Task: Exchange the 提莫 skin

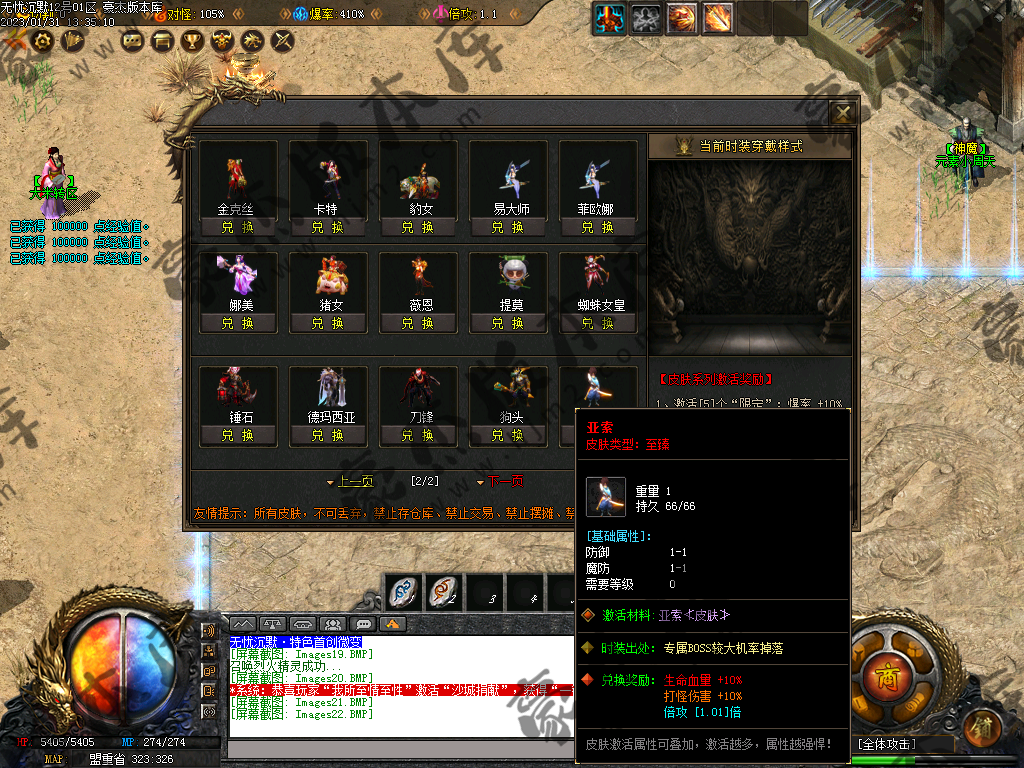Action: coord(507,323)
